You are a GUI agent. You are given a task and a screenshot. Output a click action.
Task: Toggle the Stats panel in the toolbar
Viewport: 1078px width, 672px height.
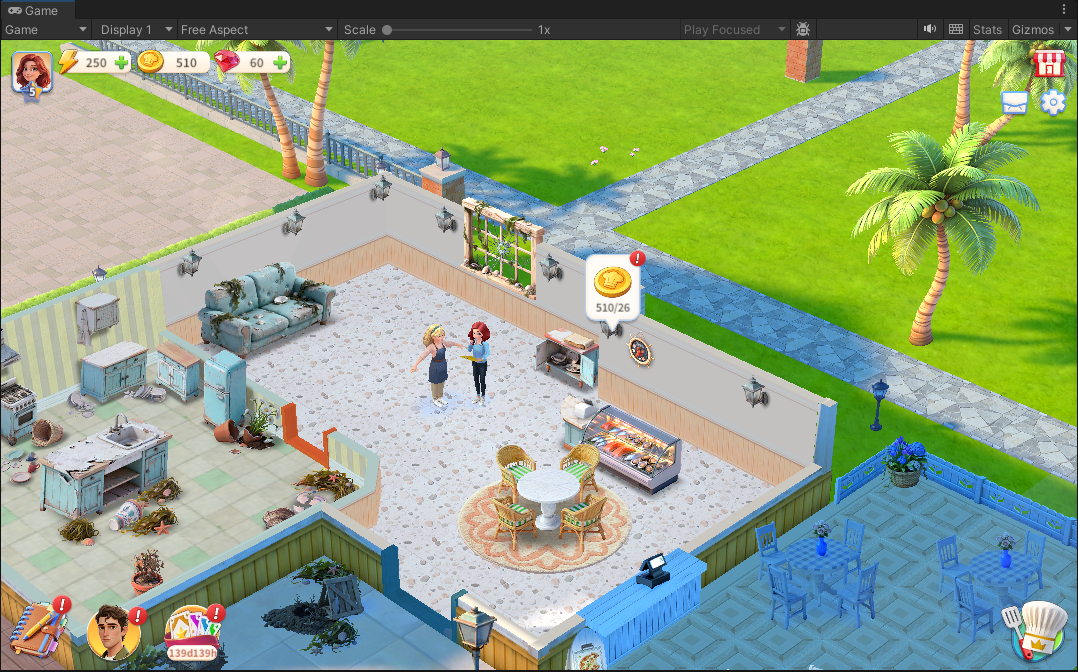(987, 30)
